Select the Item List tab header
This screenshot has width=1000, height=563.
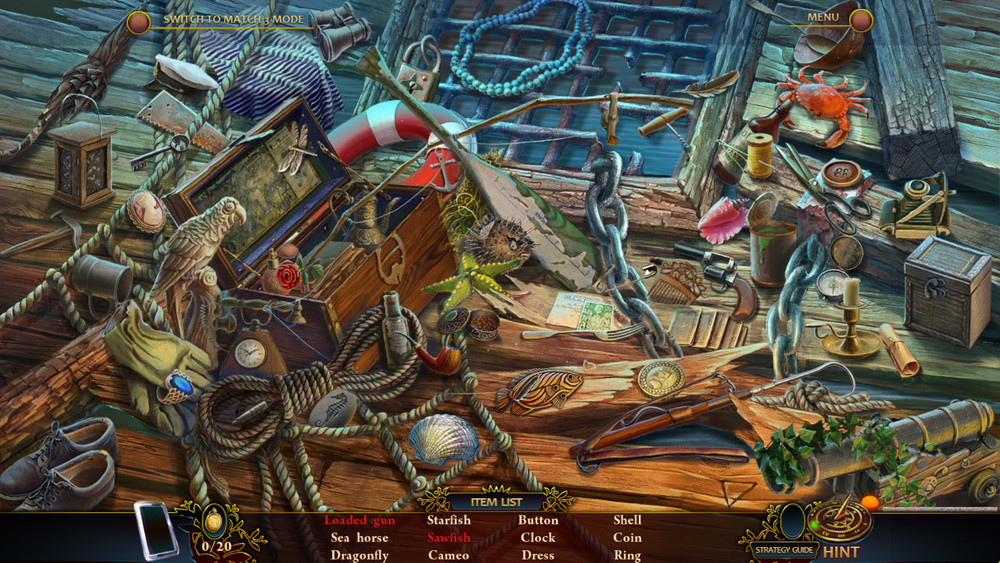[x=496, y=502]
